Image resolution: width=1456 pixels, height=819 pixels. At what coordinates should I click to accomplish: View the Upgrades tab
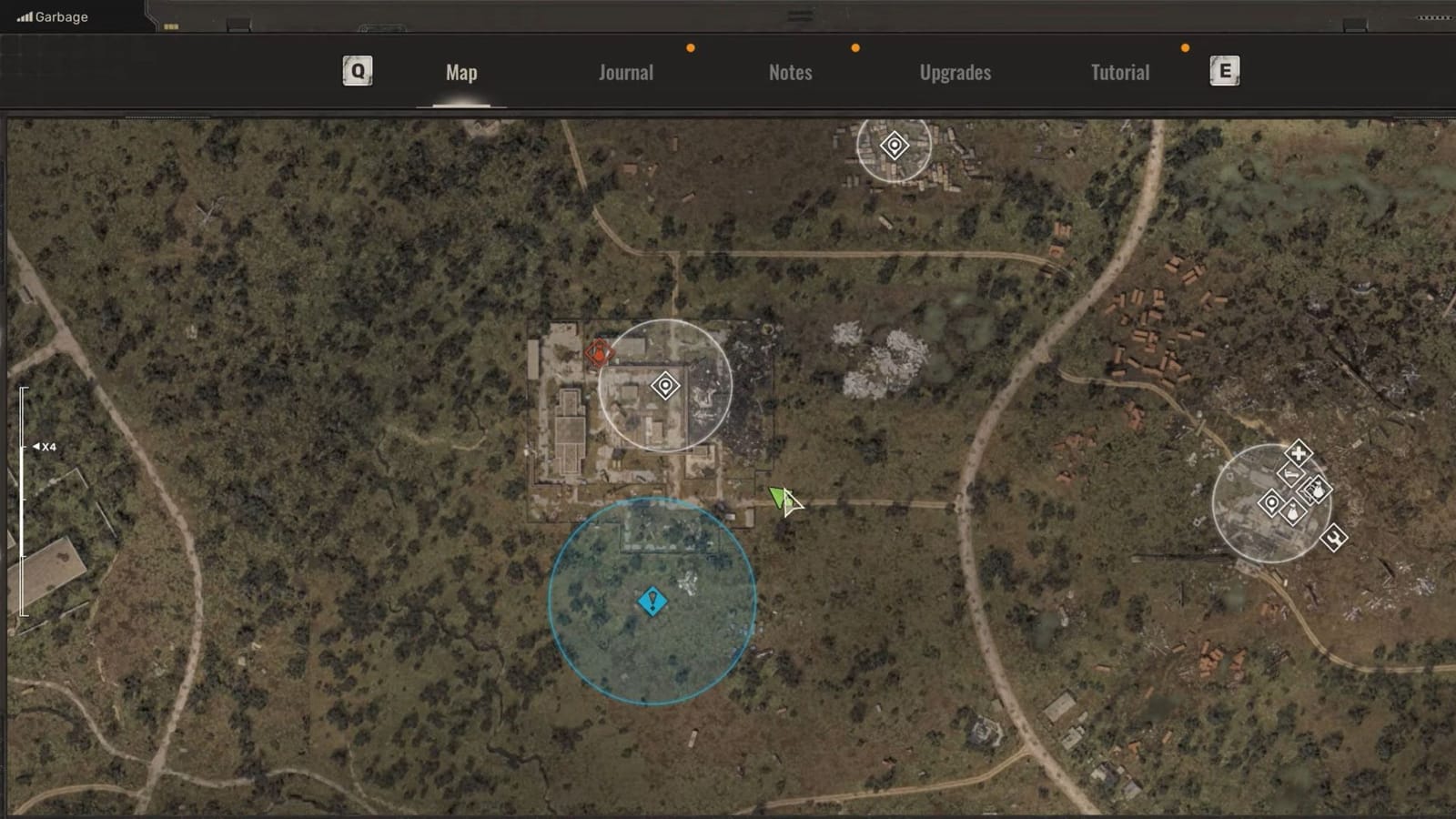coord(955,72)
